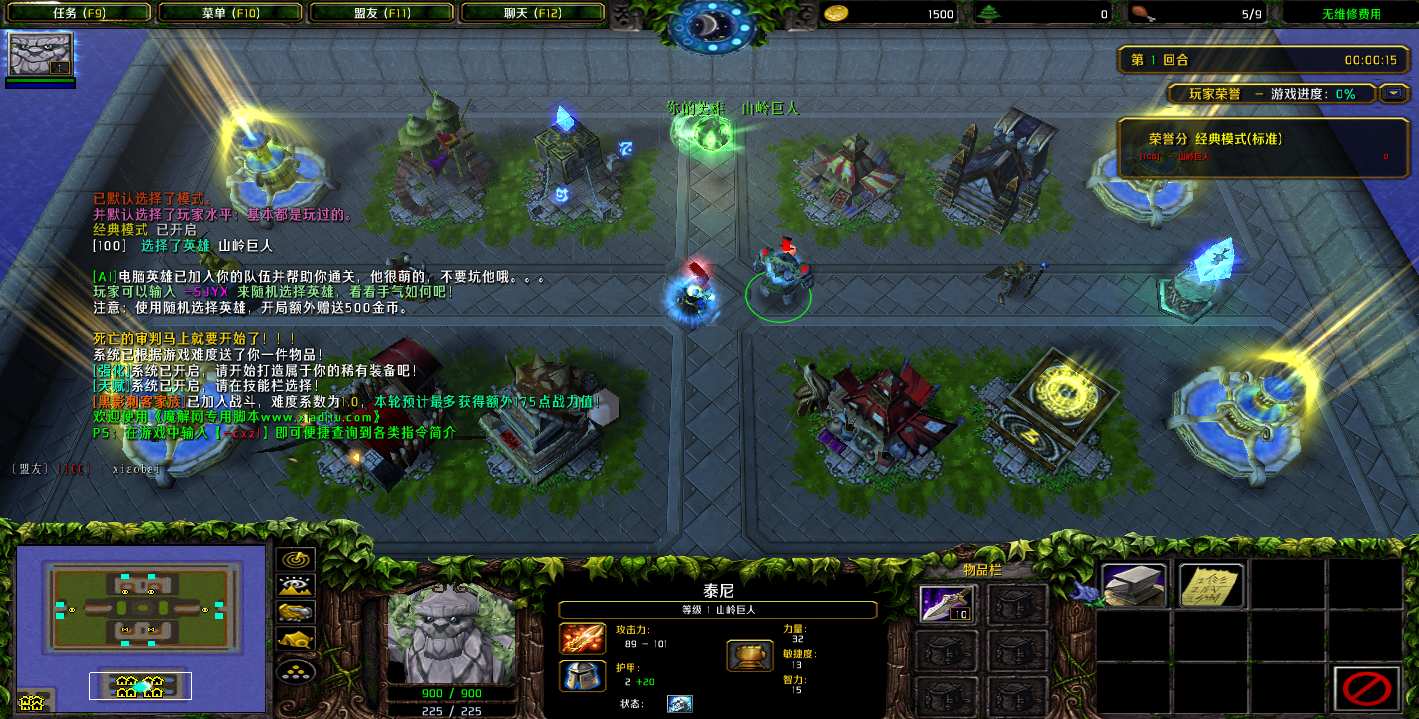Screen dimensions: 1419x719
Task: Open the 任务 (F9) quests menu
Action: pyautogui.click(x=78, y=13)
